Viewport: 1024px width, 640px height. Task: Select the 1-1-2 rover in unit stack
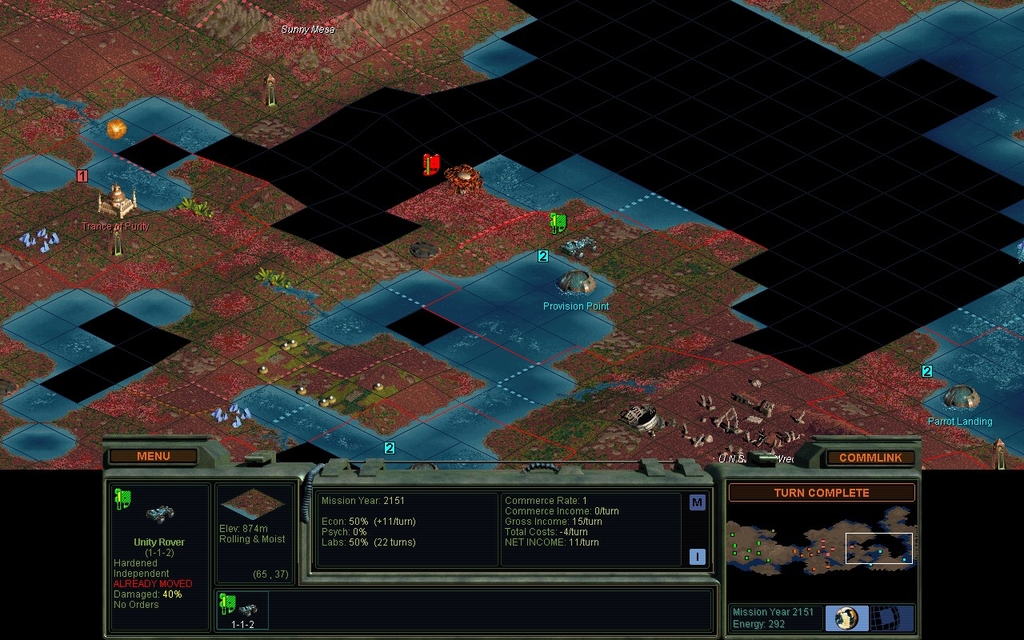pos(244,610)
